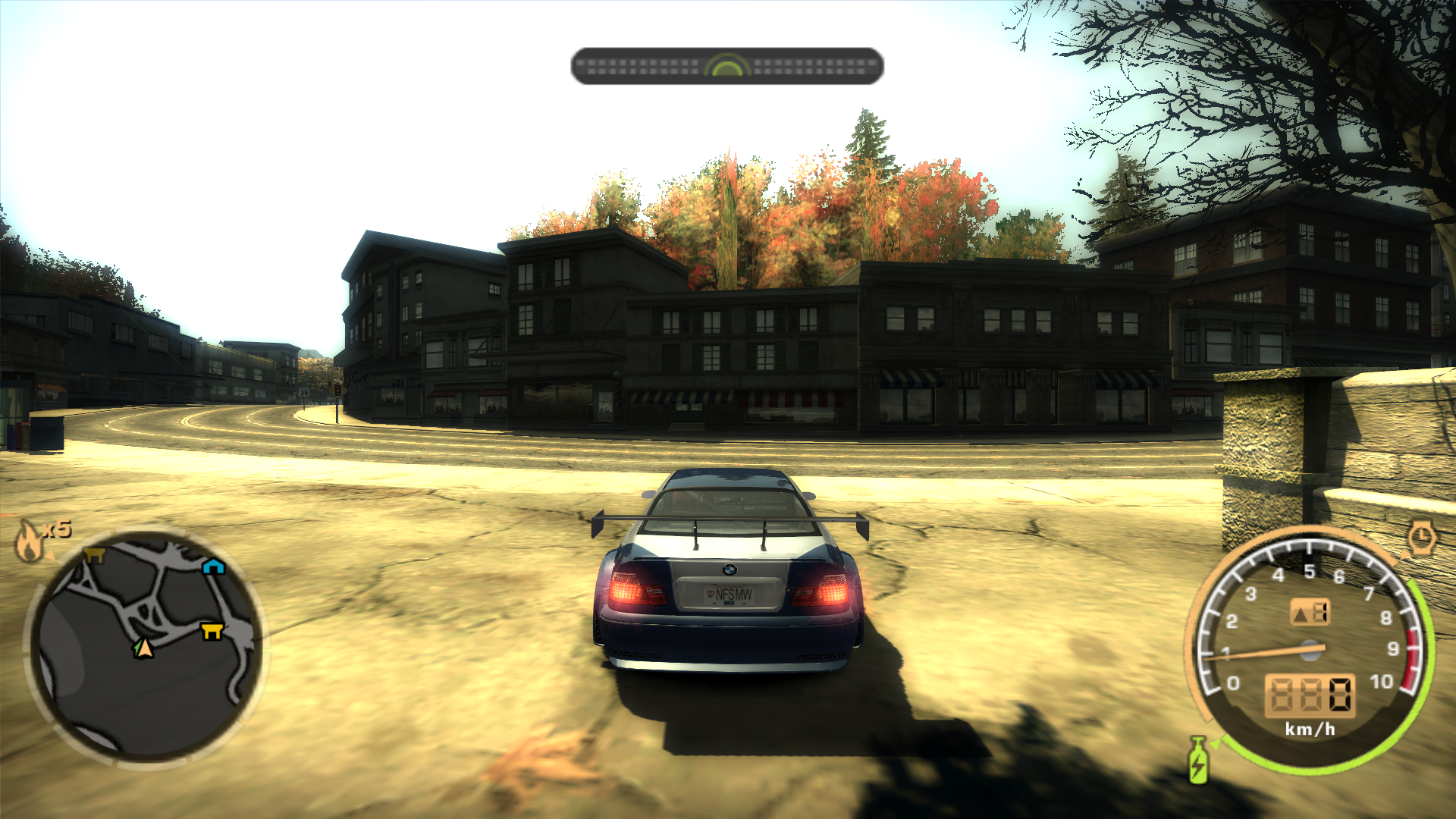Activate the speedbreaker stopwatch icon
This screenshot has height=819, width=1456.
click(1422, 538)
